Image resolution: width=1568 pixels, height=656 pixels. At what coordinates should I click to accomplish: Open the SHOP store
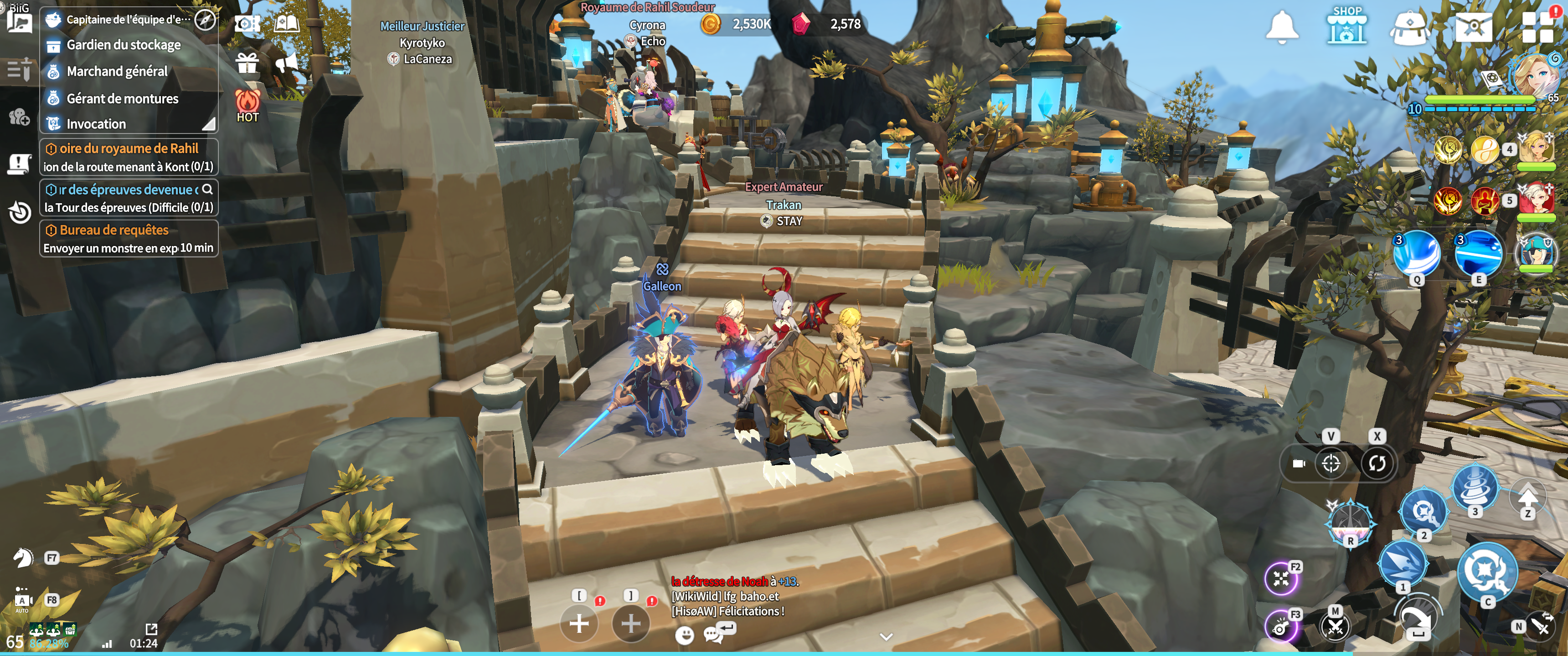pyautogui.click(x=1346, y=26)
